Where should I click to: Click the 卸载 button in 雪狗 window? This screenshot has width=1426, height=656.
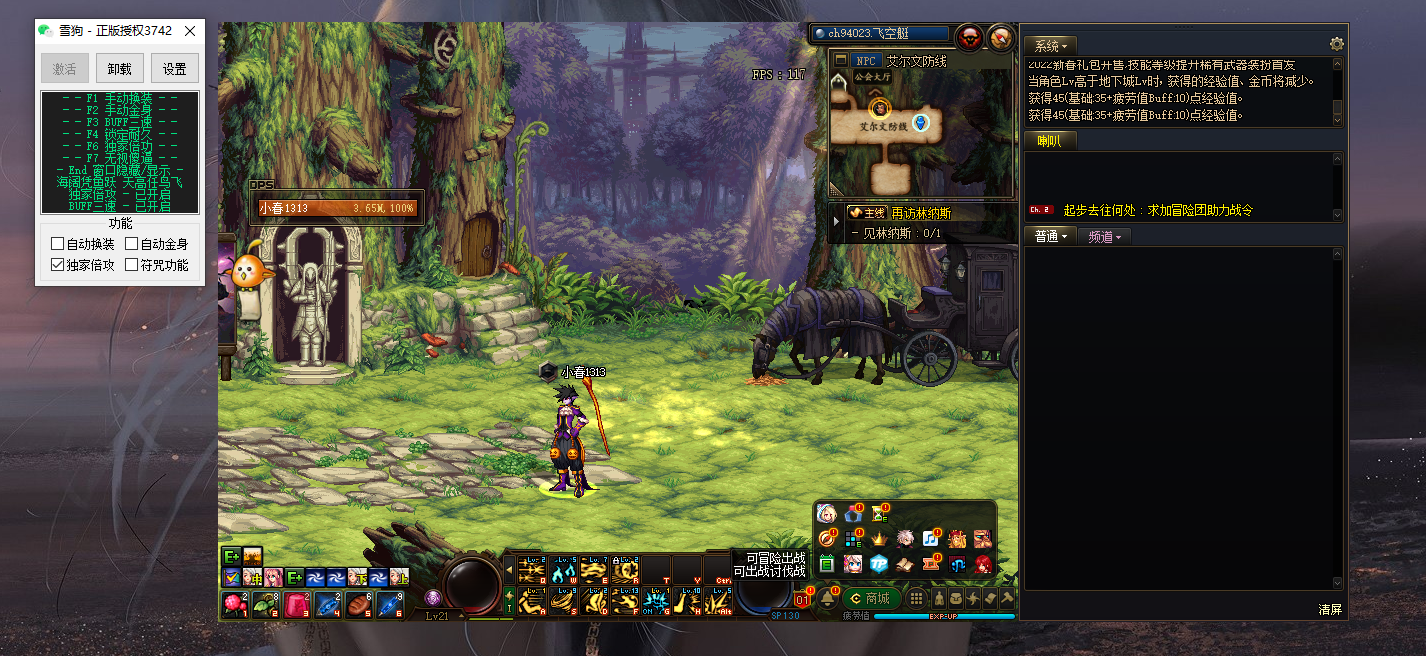(x=120, y=69)
